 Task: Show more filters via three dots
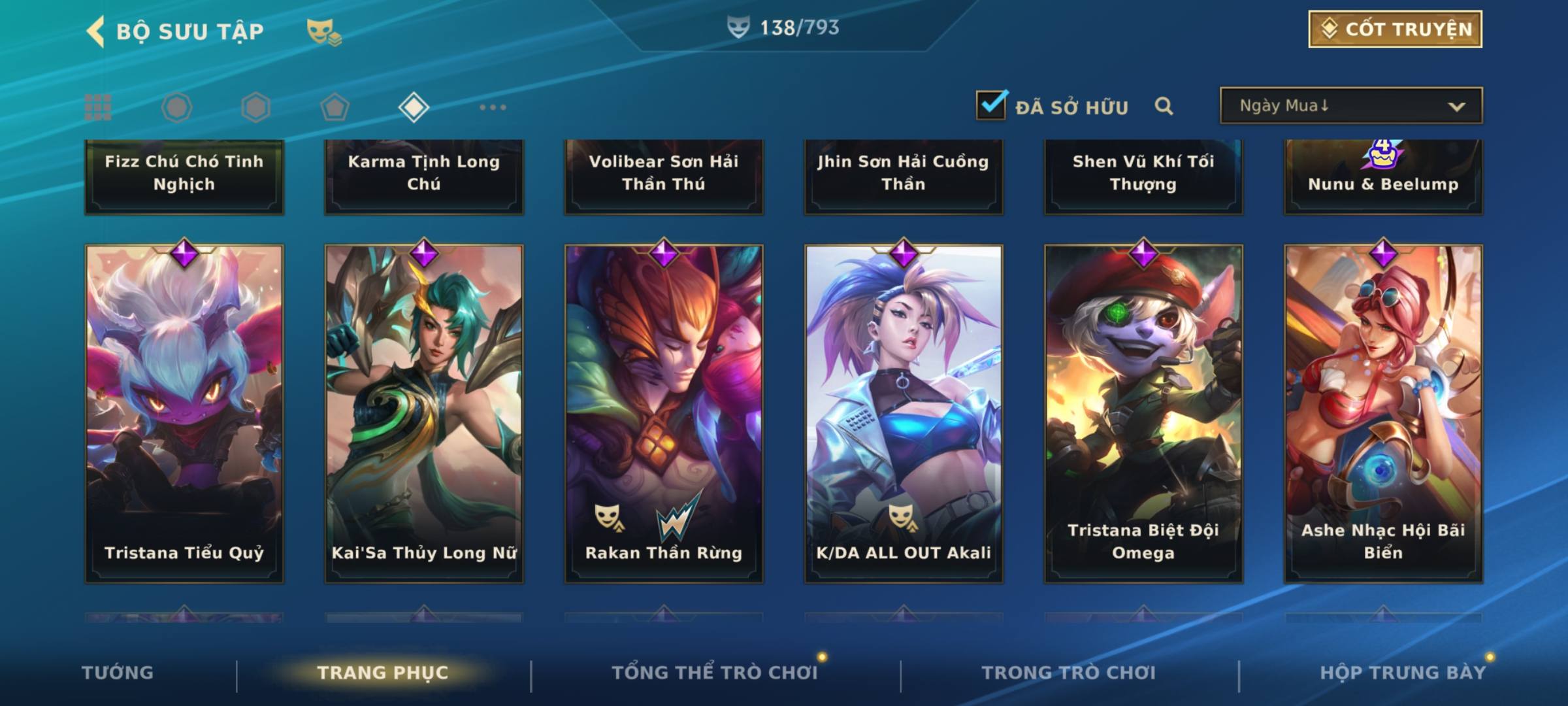[493, 107]
